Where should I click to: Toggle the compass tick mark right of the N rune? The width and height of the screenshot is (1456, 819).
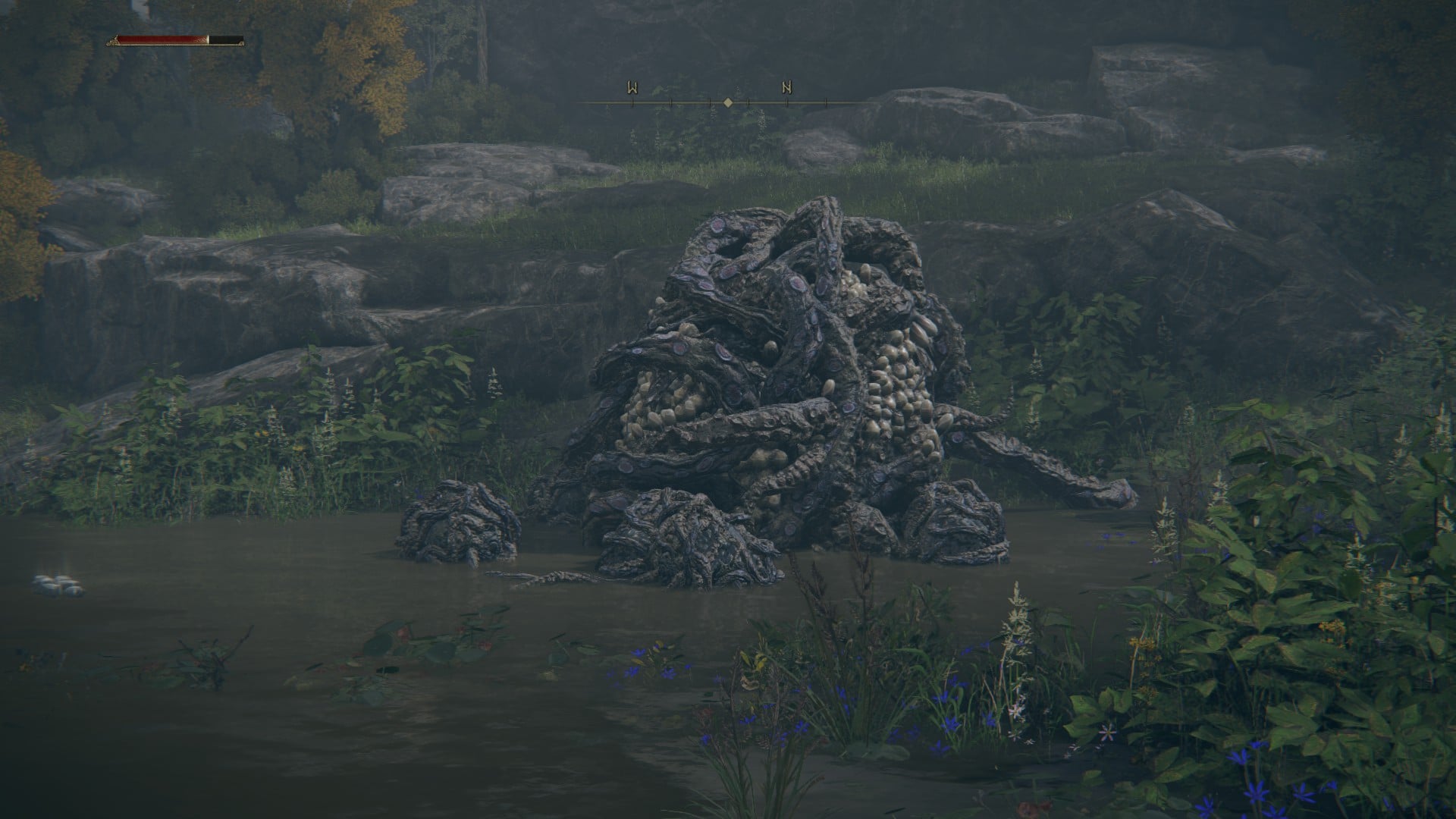pyautogui.click(x=827, y=101)
